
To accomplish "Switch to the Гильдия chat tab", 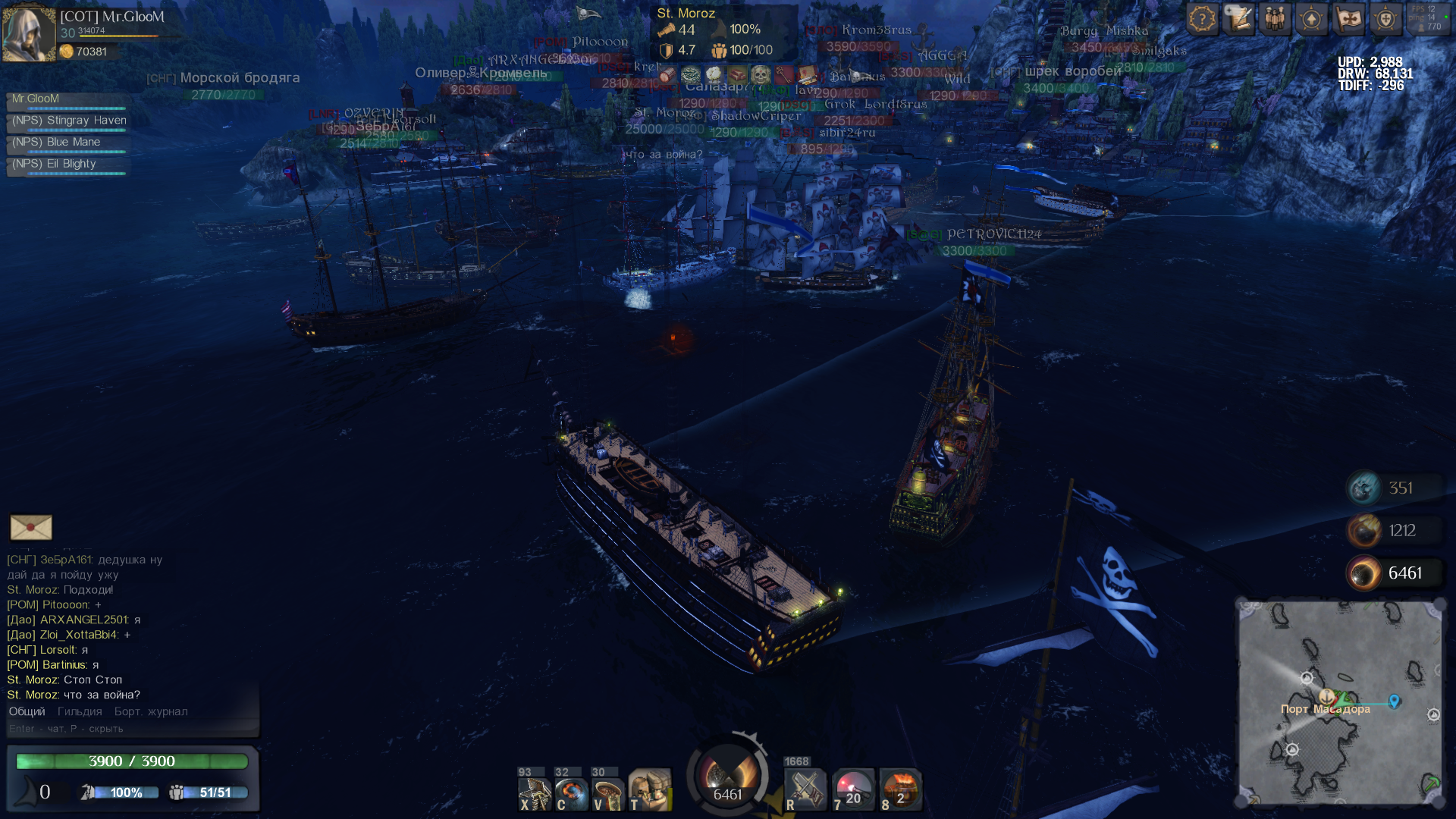I will 80,712.
